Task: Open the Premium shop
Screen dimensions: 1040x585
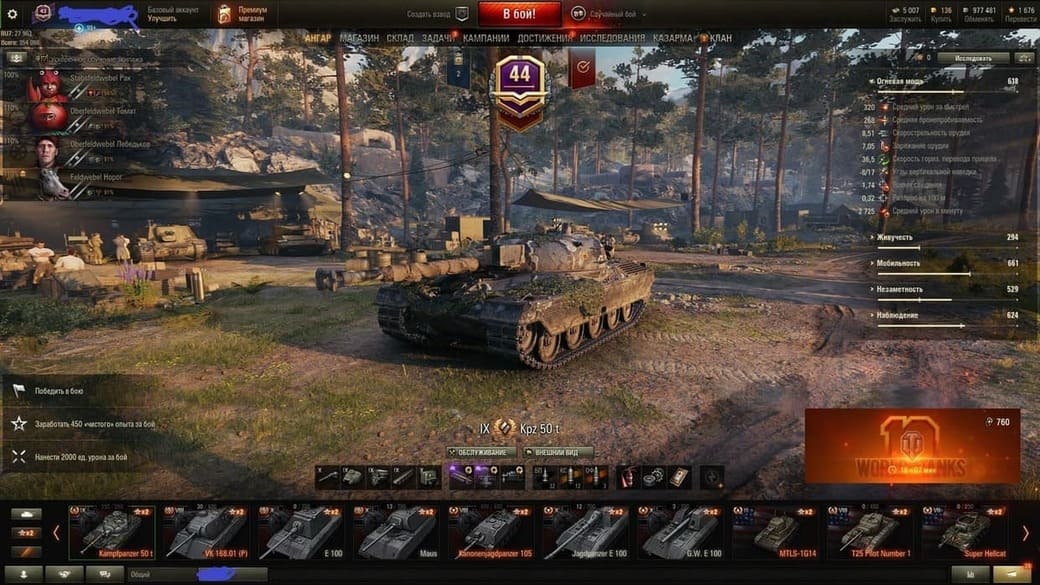Action: [x=241, y=14]
